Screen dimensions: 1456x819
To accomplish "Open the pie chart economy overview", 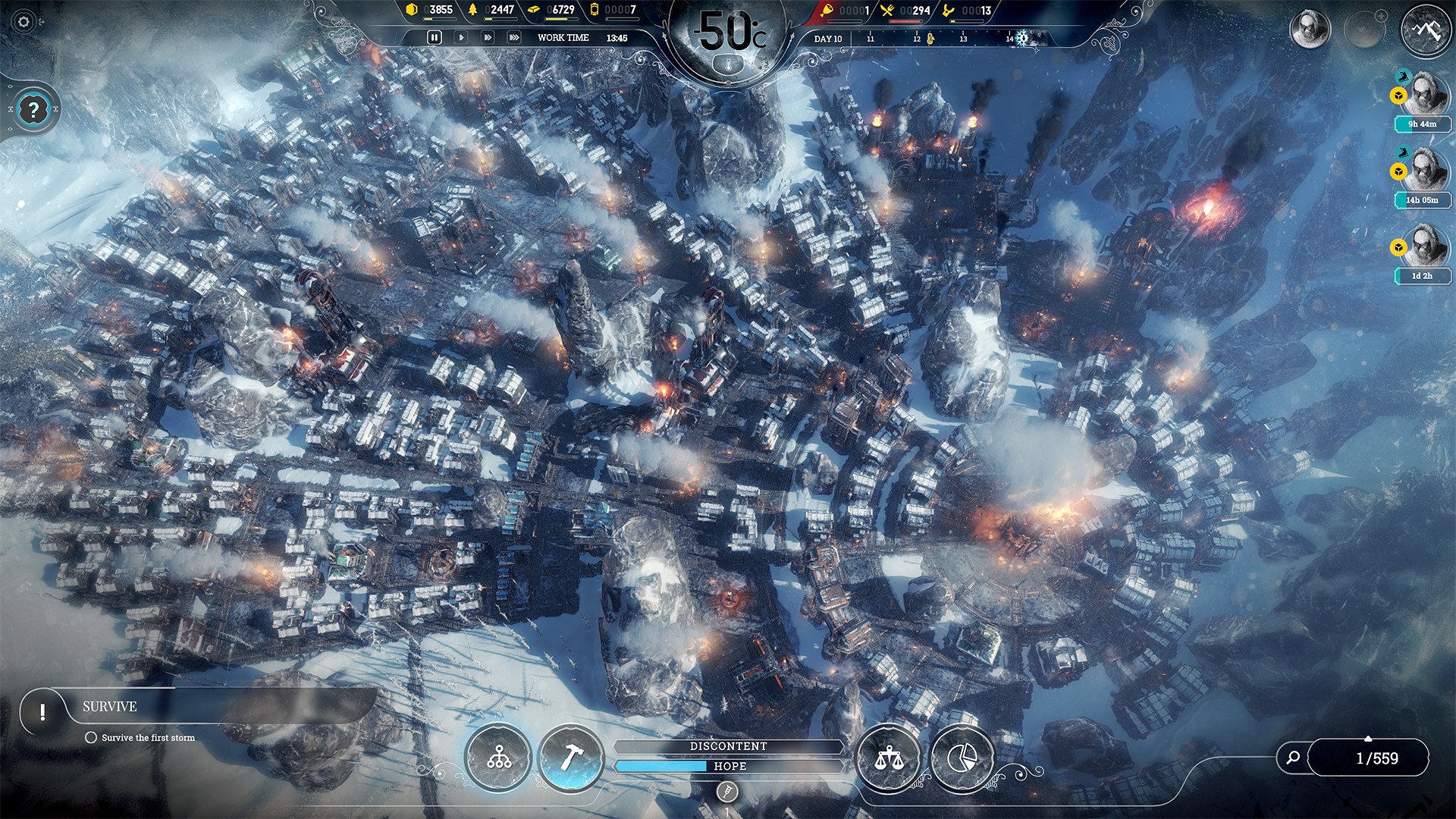I will click(961, 758).
